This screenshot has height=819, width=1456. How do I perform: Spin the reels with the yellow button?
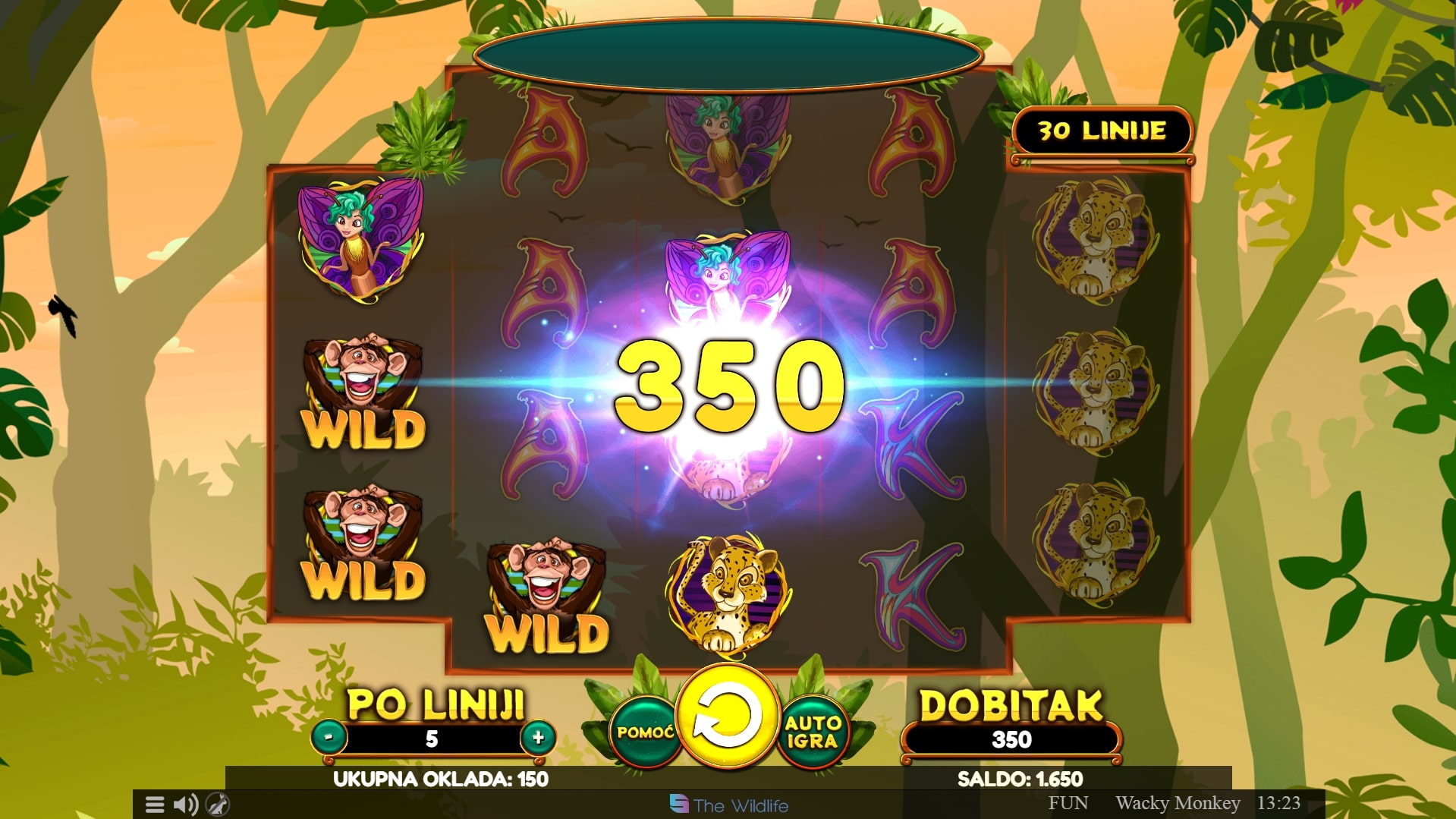point(727,716)
